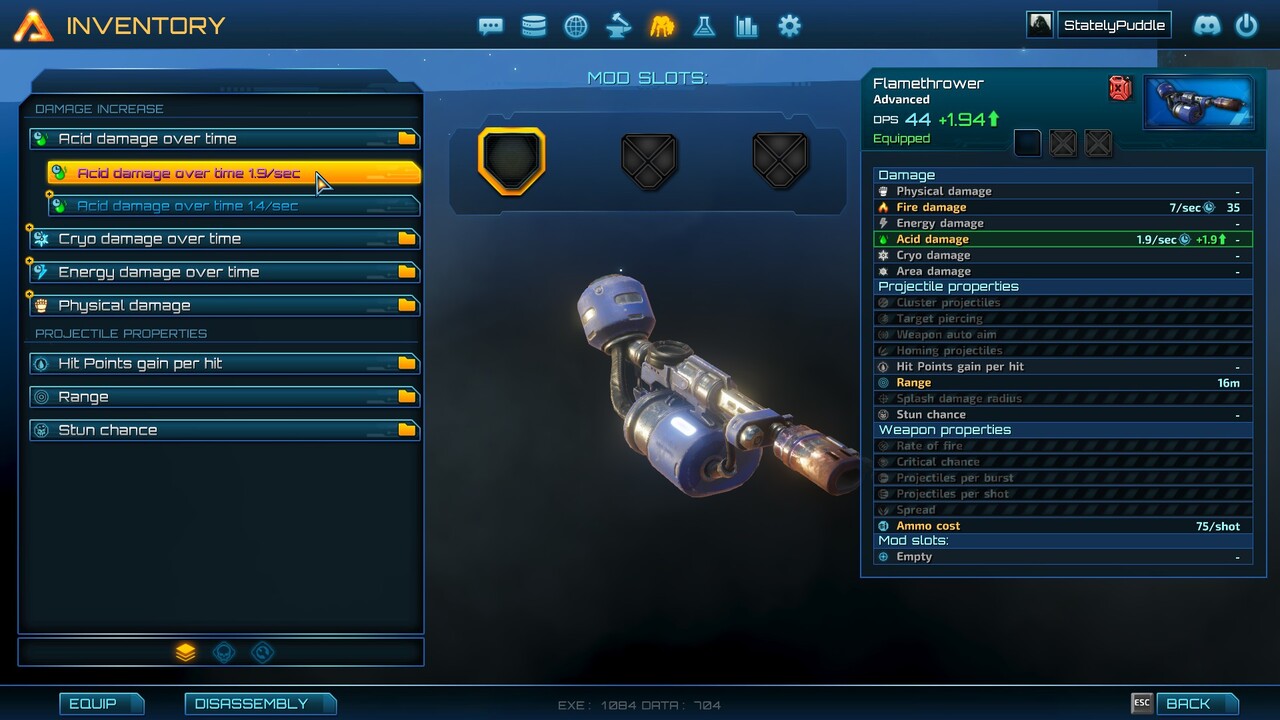This screenshot has width=1280, height=720.
Task: Go BACK from the inventory screen
Action: click(1188, 703)
